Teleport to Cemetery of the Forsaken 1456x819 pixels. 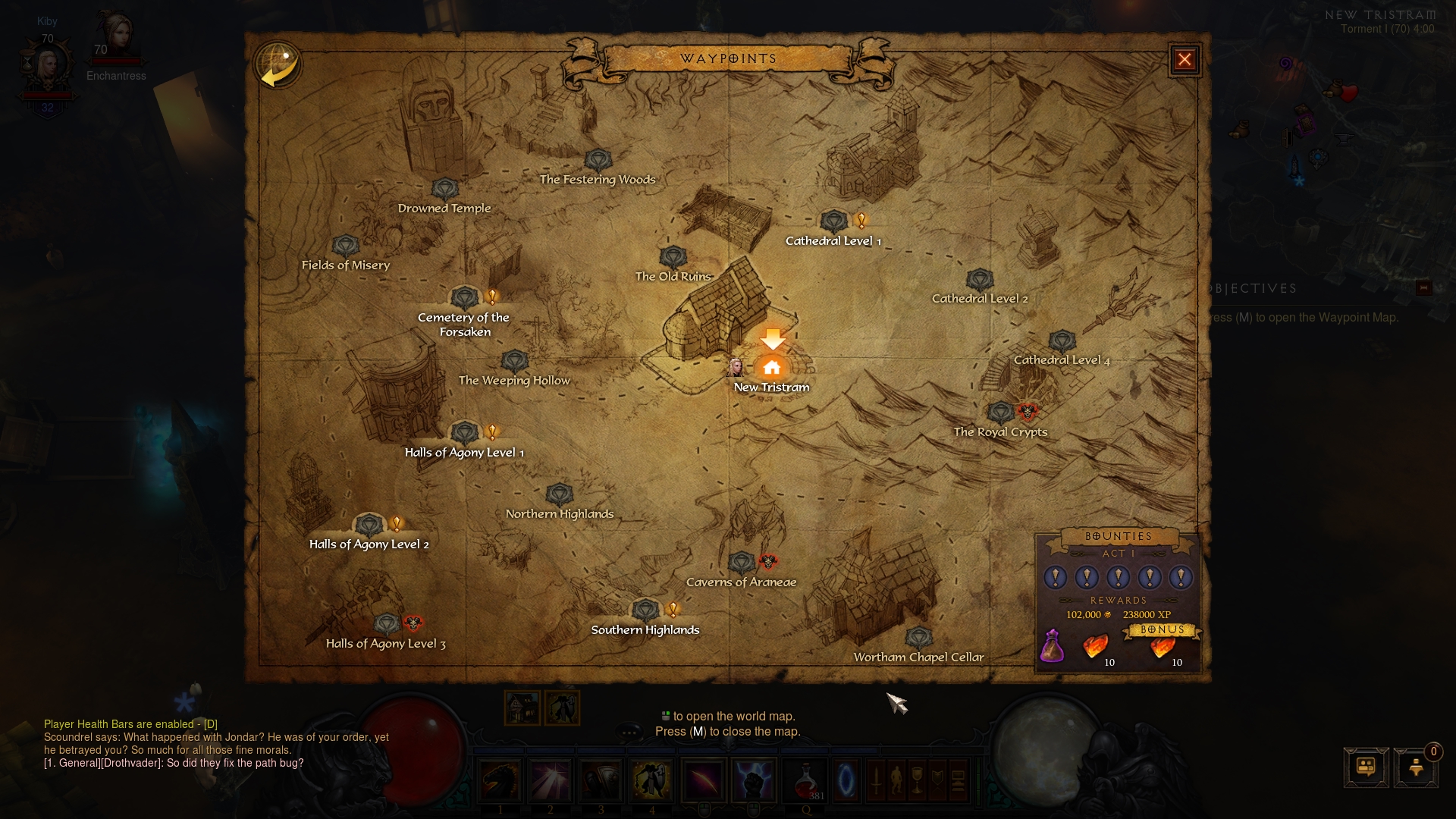[465, 298]
